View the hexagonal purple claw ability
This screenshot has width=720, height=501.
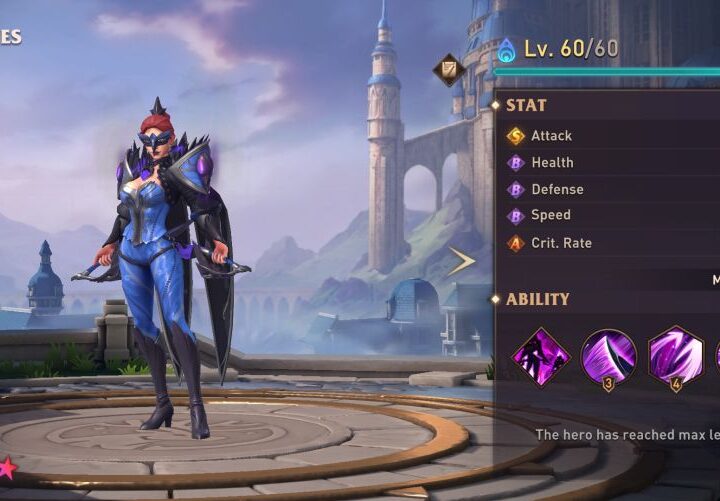[x=675, y=357]
